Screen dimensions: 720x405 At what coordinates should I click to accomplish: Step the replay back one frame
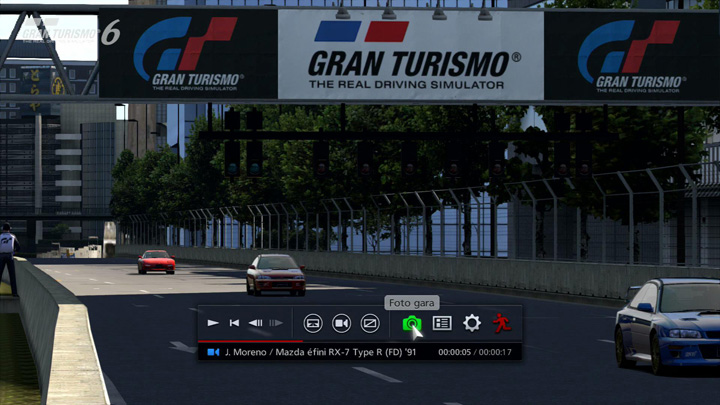pyautogui.click(x=255, y=323)
